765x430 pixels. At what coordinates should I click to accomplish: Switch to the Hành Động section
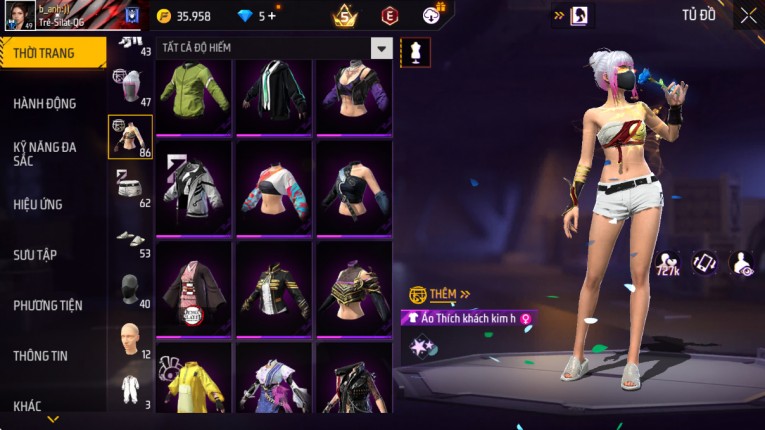pyautogui.click(x=45, y=103)
